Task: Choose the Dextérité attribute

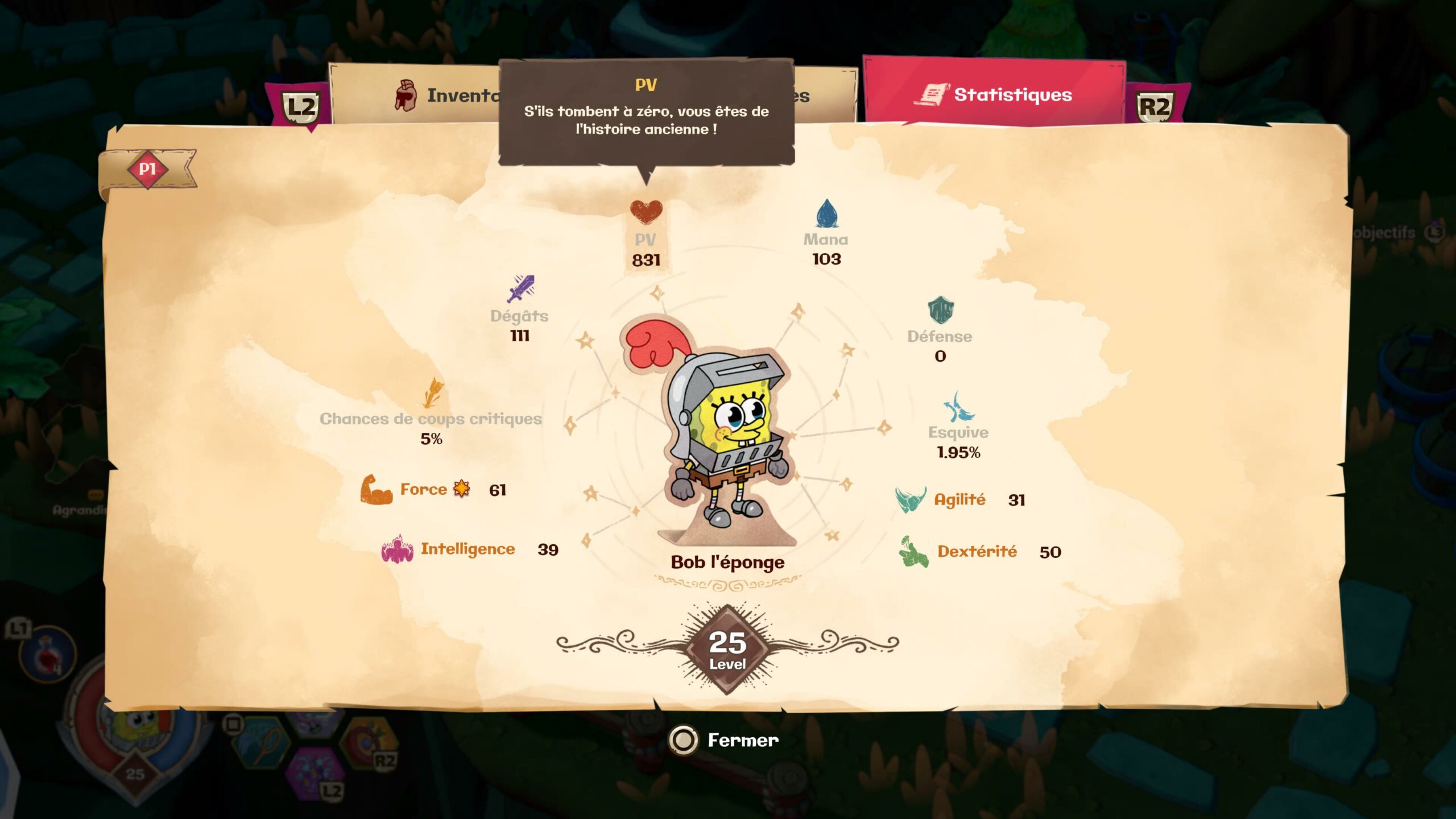Action: [x=976, y=552]
